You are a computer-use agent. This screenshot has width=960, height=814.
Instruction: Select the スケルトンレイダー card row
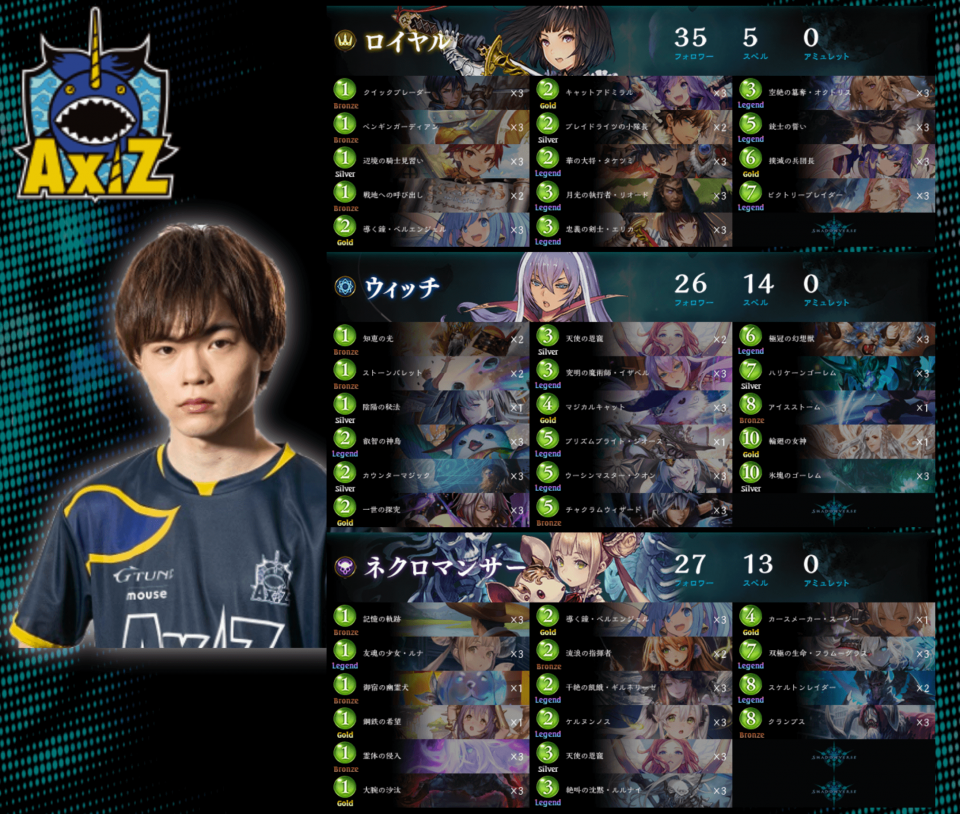pos(836,688)
